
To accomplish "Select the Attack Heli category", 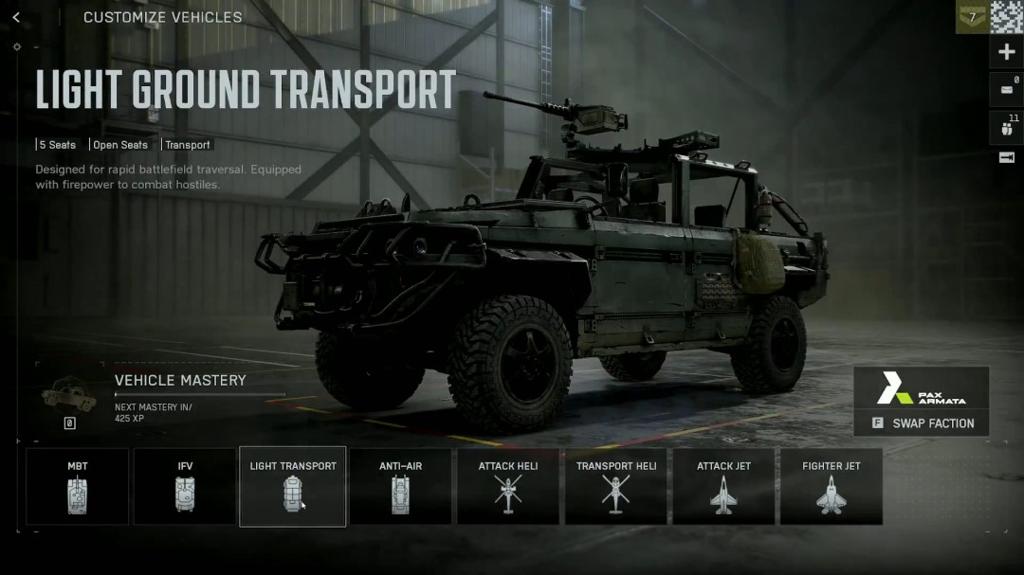I will click(x=508, y=486).
